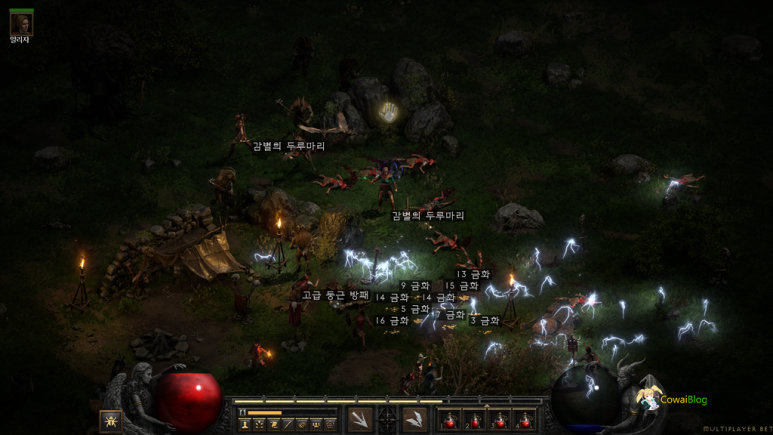Open the character panel (person icon)
Screen dimensions: 773x435
coord(246,424)
